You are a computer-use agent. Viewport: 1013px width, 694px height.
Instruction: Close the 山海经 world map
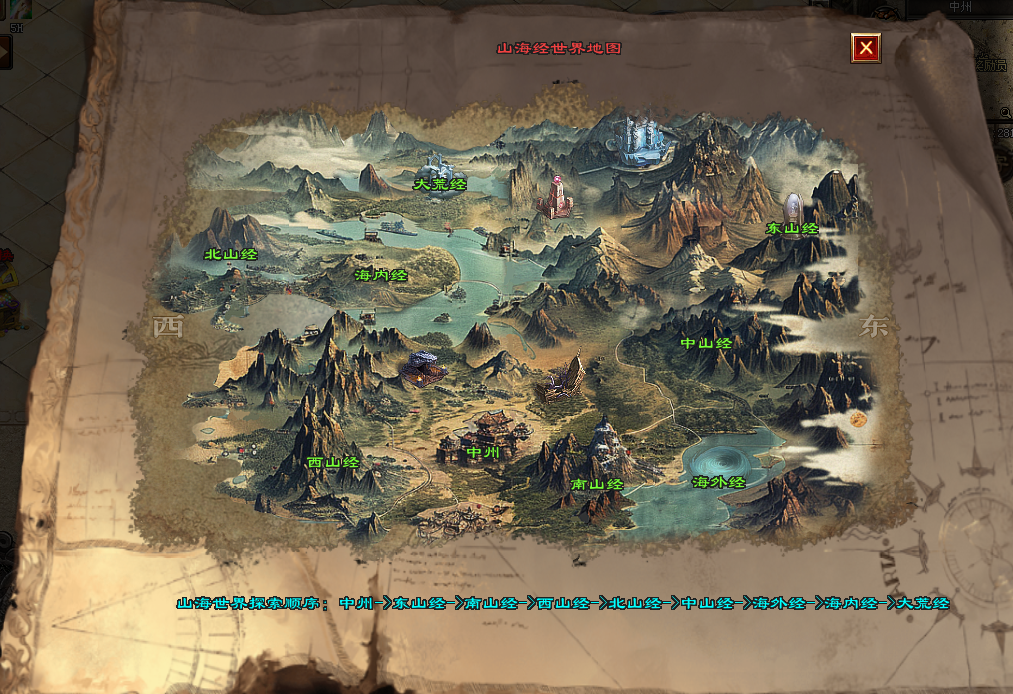866,47
